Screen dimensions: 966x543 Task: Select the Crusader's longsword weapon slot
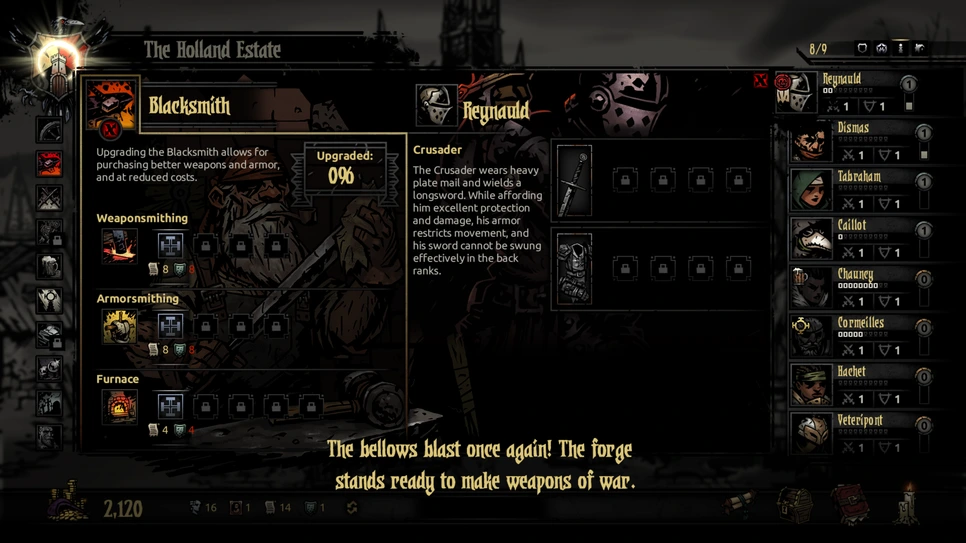click(574, 181)
